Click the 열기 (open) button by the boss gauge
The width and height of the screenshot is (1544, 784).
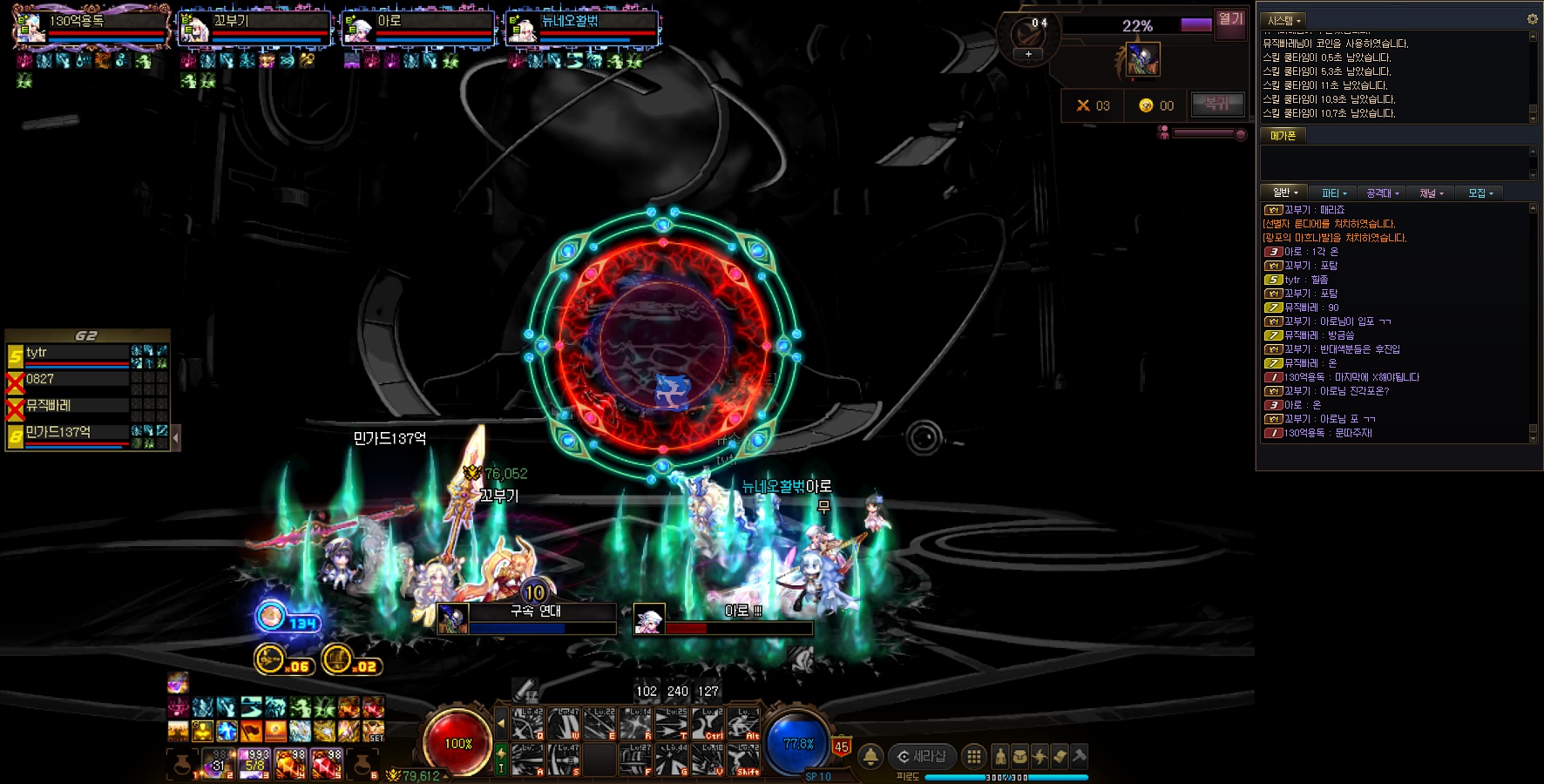point(1230,19)
